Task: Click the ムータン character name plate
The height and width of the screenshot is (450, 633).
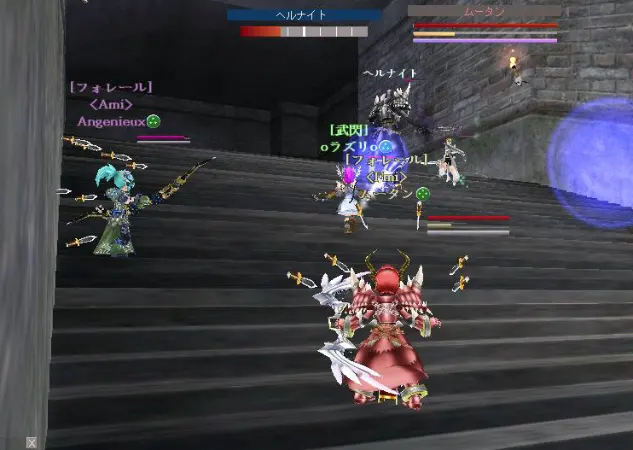Action: tap(484, 11)
